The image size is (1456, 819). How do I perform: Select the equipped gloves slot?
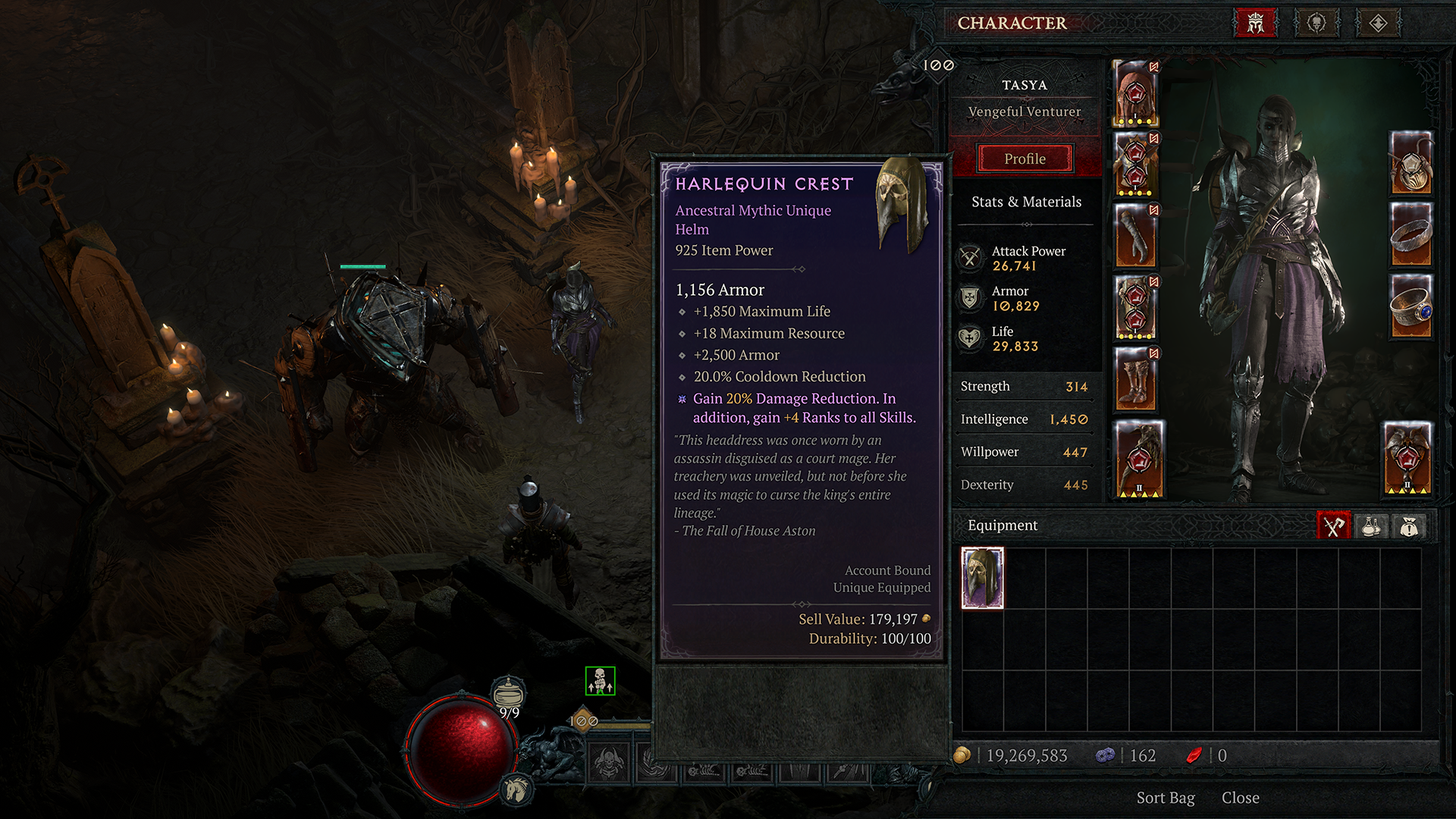point(1135,236)
